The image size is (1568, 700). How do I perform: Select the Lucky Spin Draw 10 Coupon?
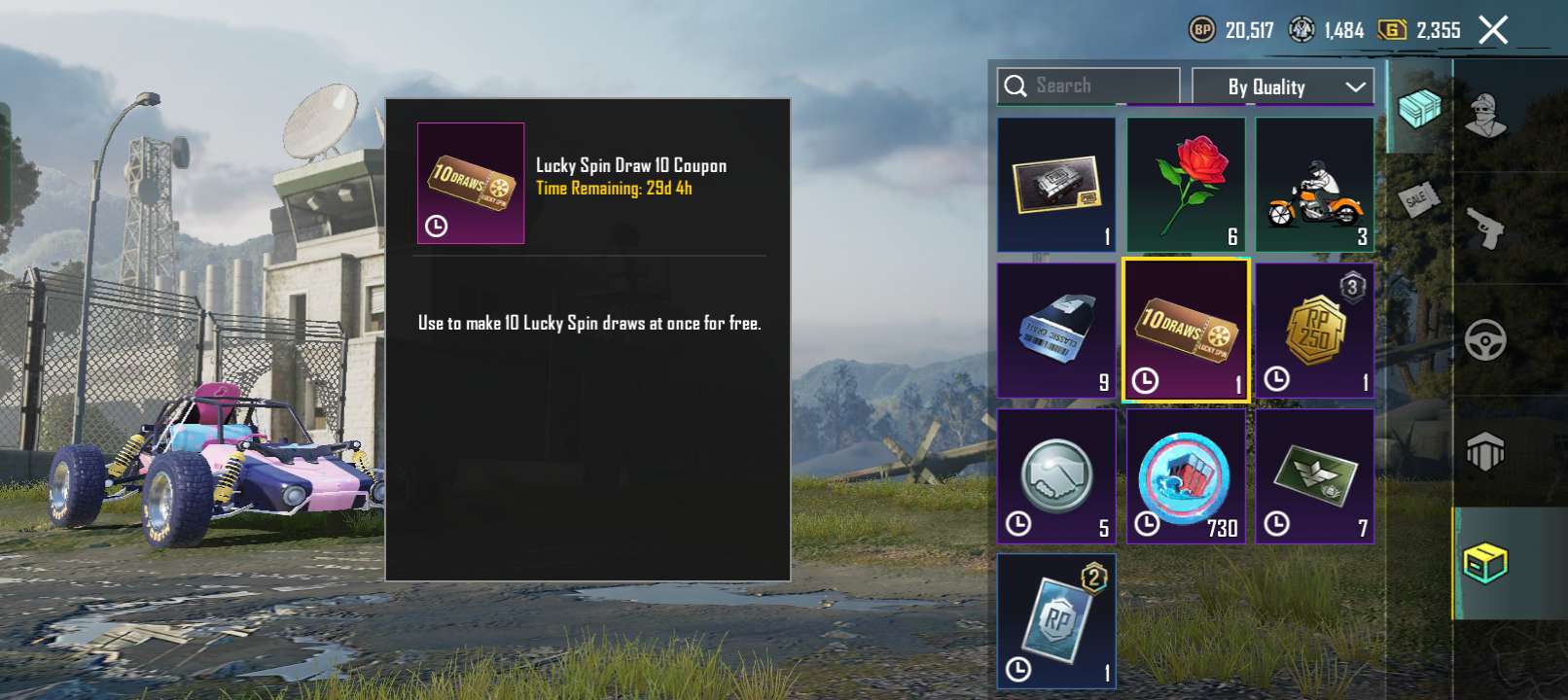tap(1186, 329)
